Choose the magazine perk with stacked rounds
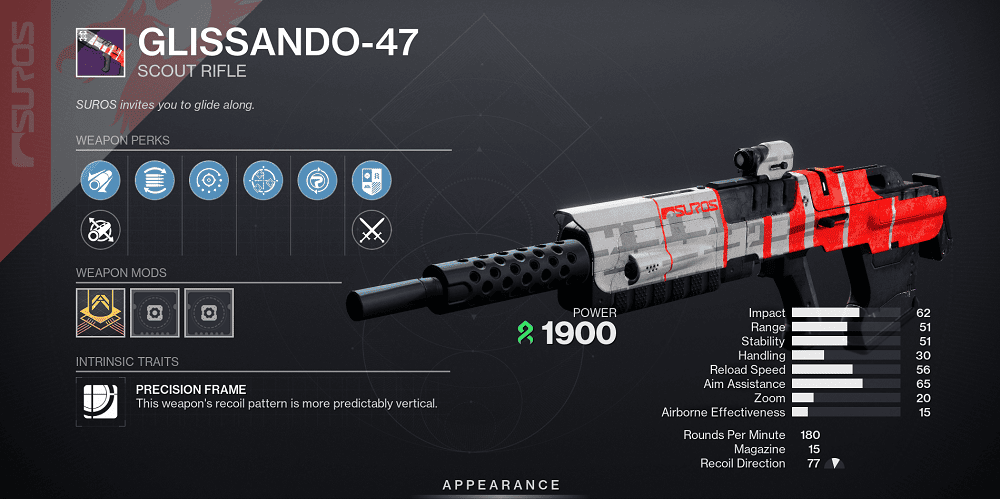Viewport: 1000px width, 499px height. point(154,180)
